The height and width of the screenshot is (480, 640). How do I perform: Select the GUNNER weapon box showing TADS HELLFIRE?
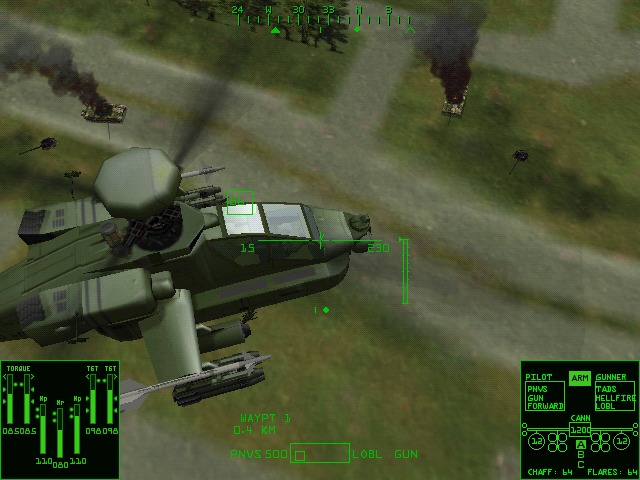(614, 396)
